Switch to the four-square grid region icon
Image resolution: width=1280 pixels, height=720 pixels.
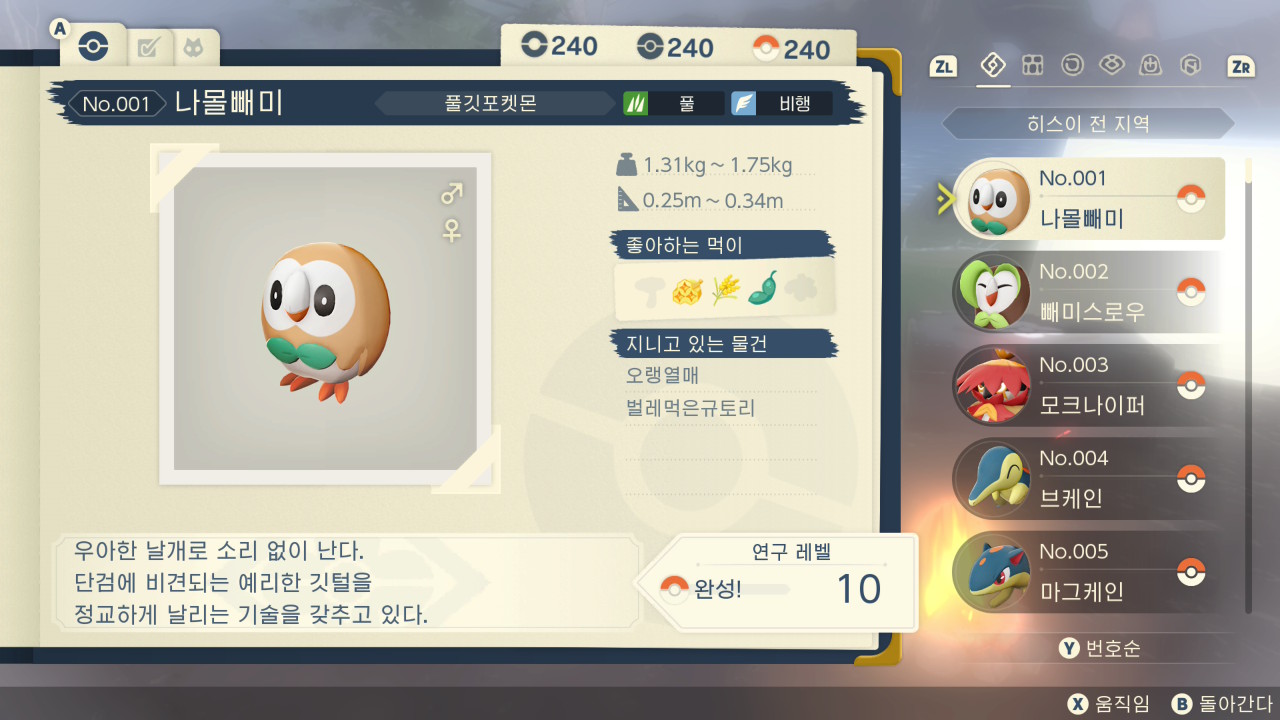[x=1033, y=66]
